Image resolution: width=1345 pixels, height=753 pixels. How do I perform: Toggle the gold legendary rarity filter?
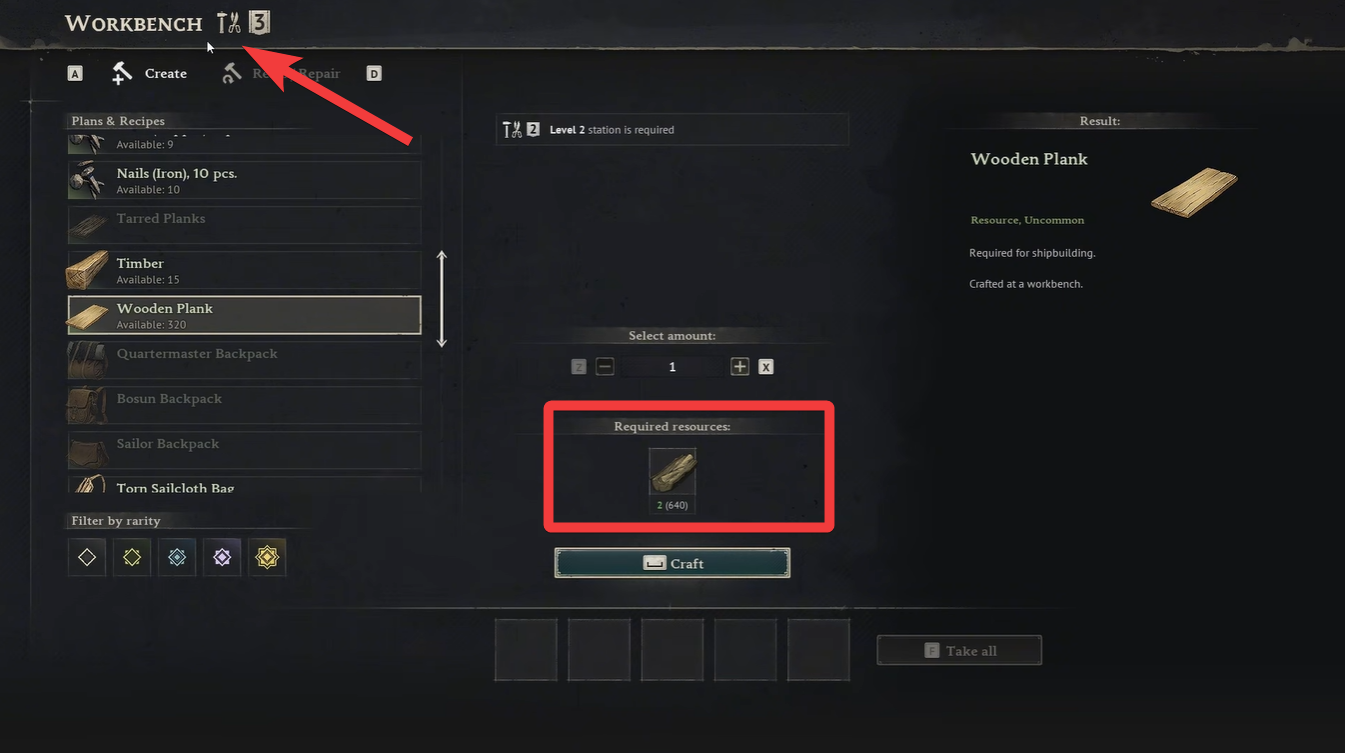(x=267, y=557)
